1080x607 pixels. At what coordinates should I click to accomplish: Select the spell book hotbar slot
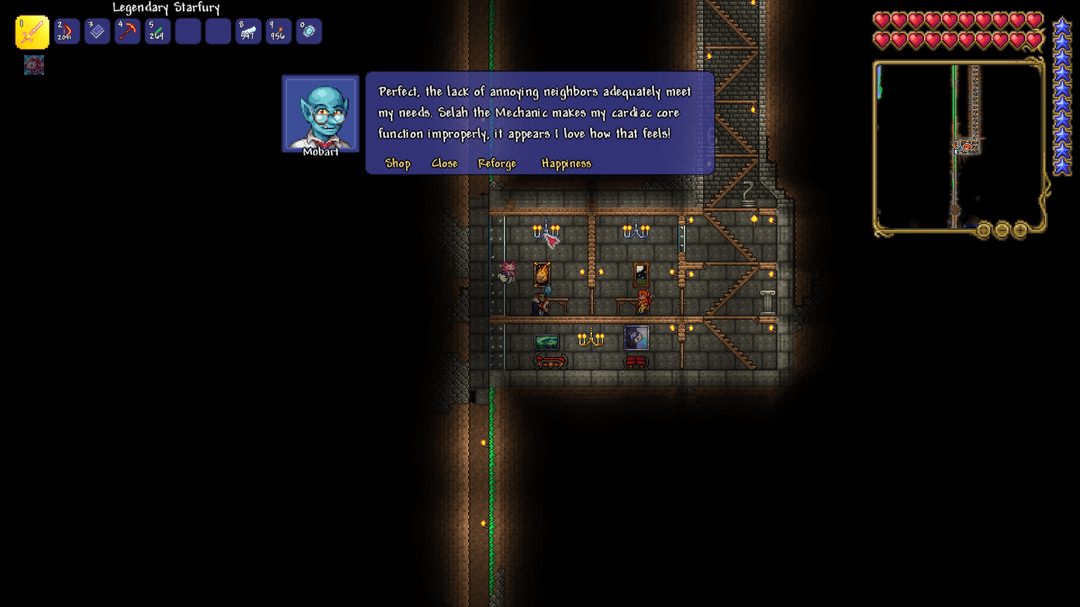[x=97, y=32]
